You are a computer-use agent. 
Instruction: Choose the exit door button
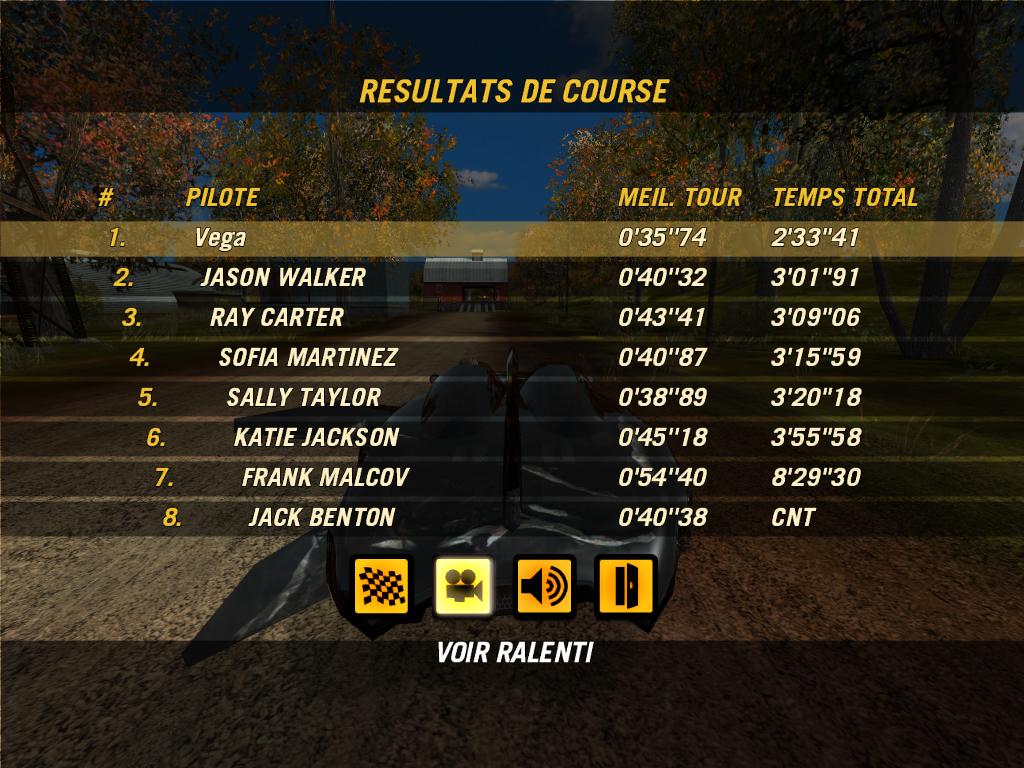click(x=624, y=585)
